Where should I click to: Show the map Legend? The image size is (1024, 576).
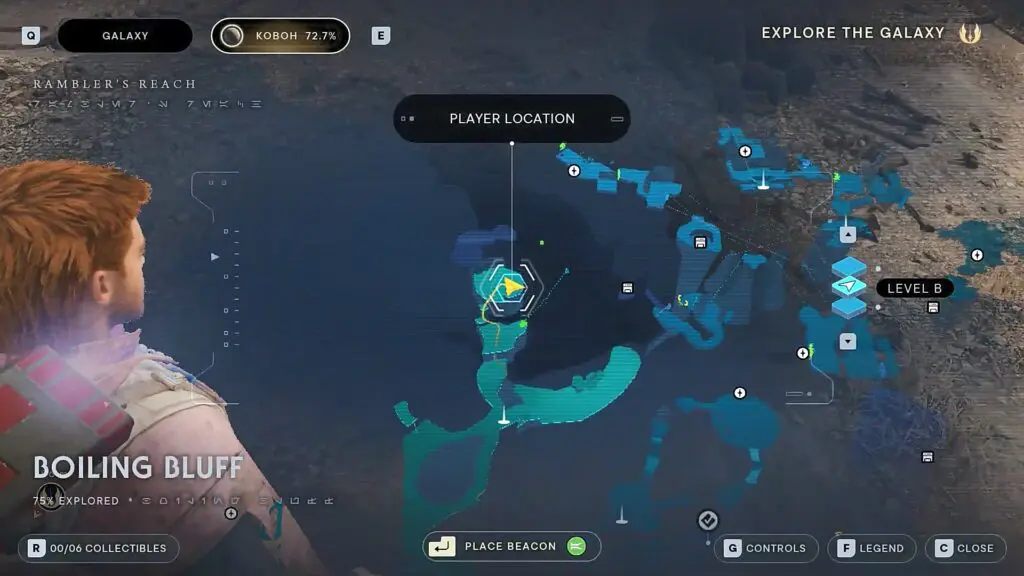point(871,548)
